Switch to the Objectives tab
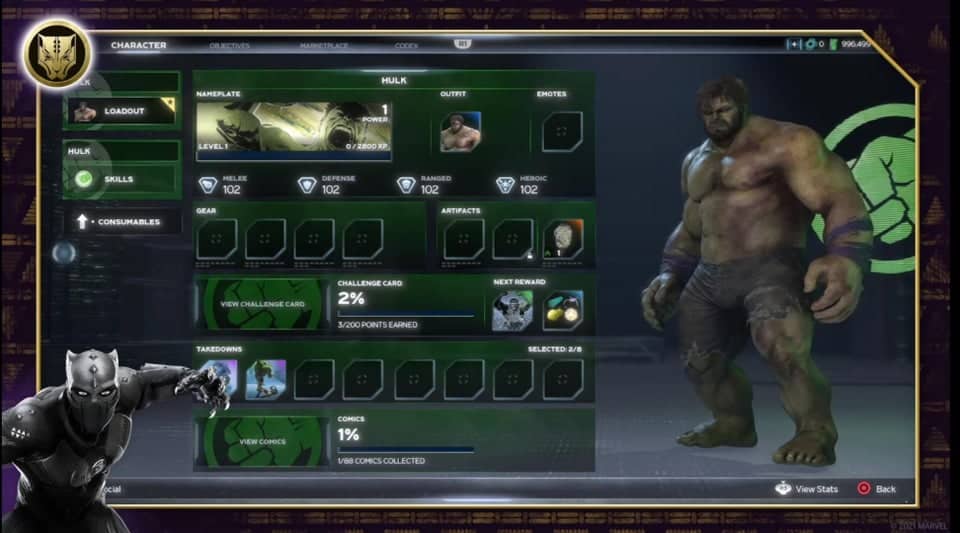Viewport: 960px width, 533px height. click(x=230, y=46)
